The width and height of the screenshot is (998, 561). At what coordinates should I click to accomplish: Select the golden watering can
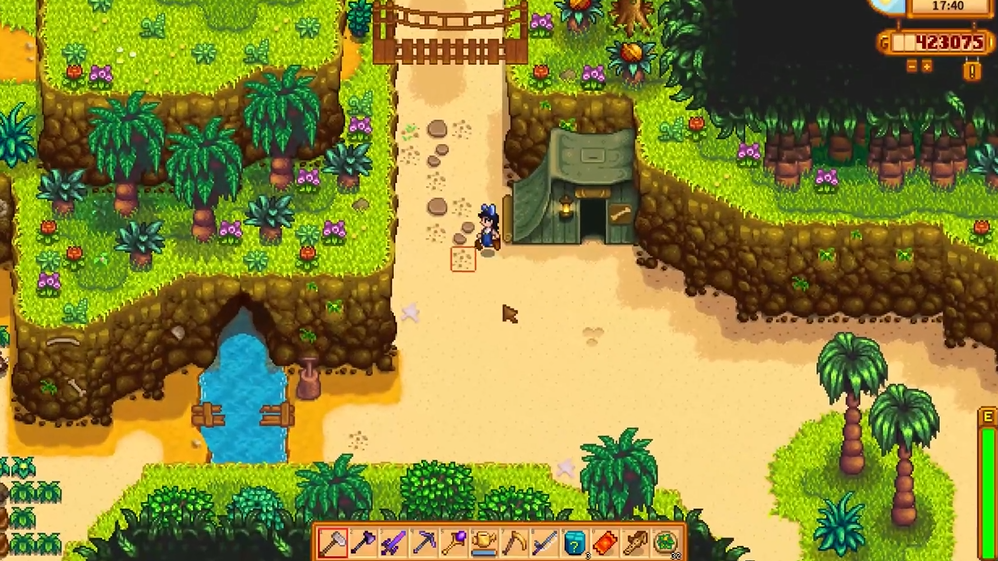tap(485, 543)
